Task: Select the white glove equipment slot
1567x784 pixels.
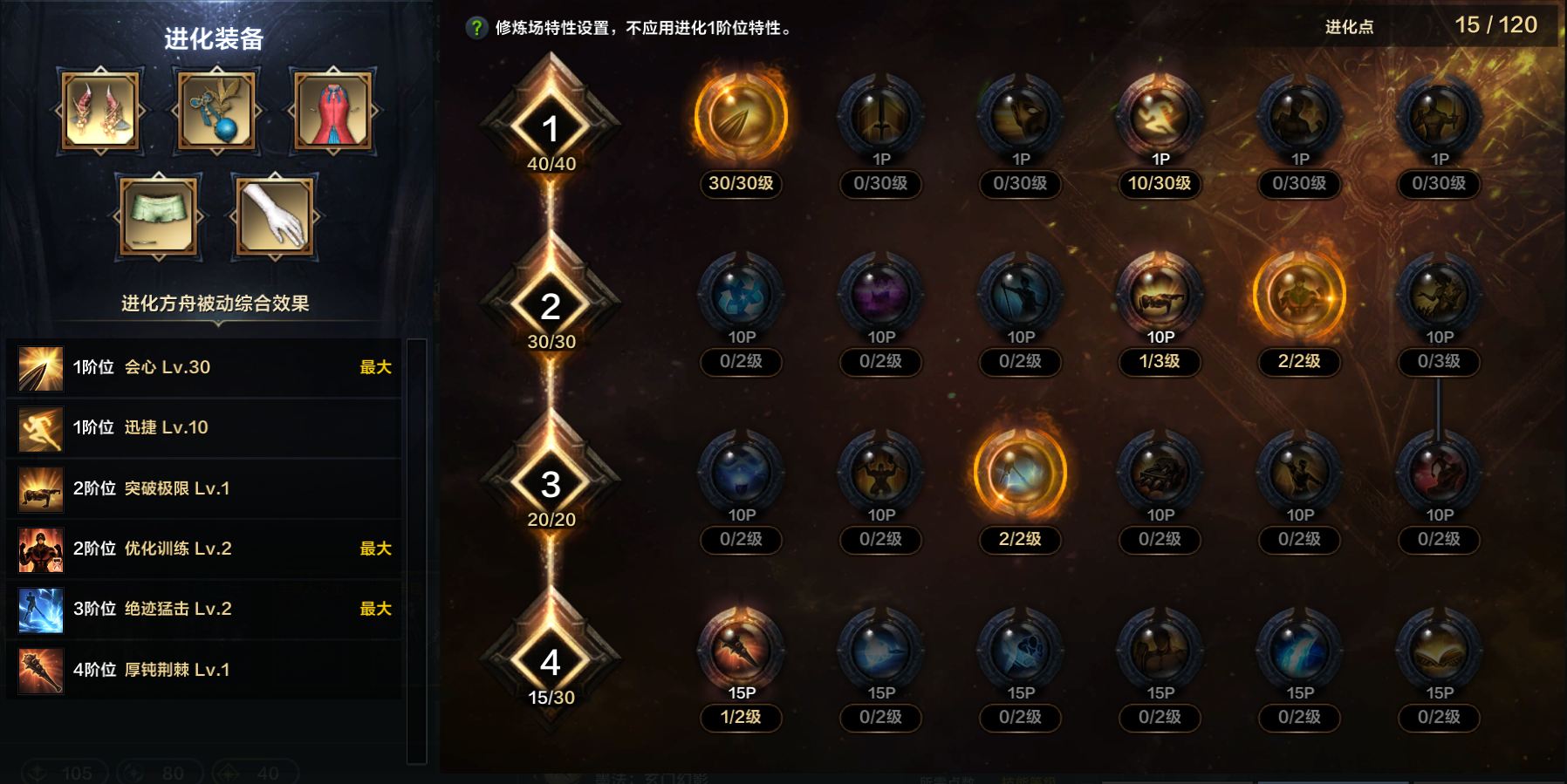Action: [274, 216]
